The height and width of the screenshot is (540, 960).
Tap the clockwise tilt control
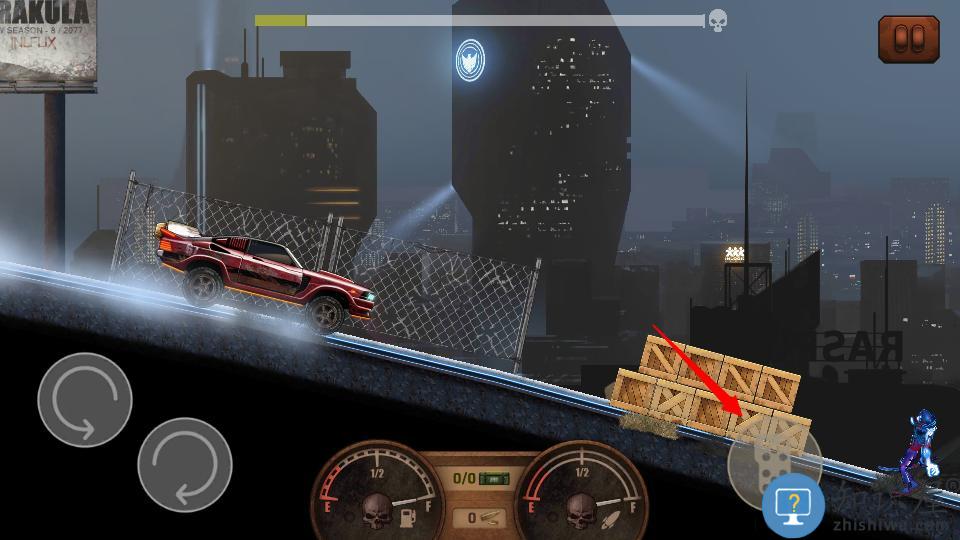click(x=185, y=465)
